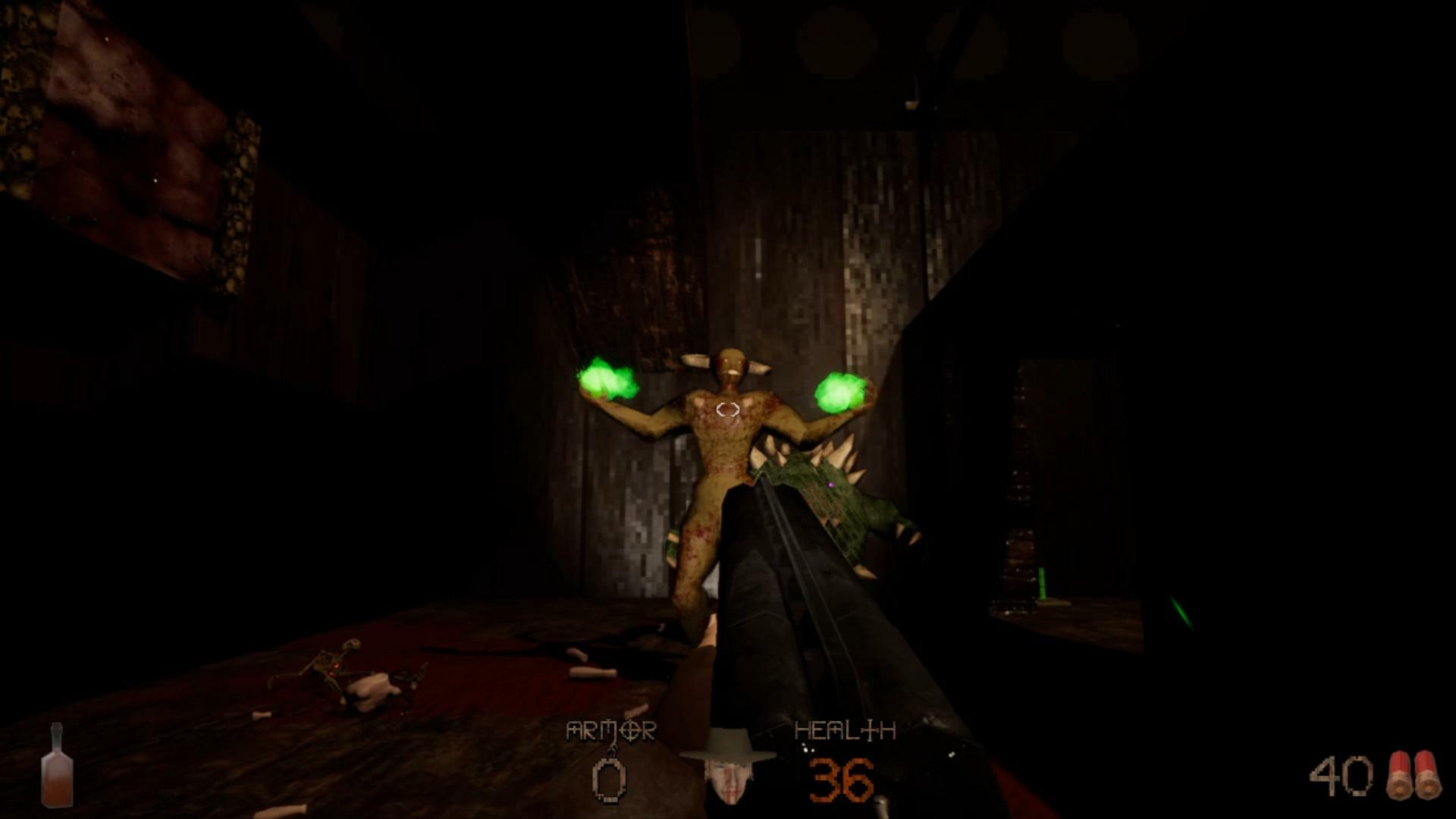
Task: Click the orange health value 36
Action: coord(839,780)
